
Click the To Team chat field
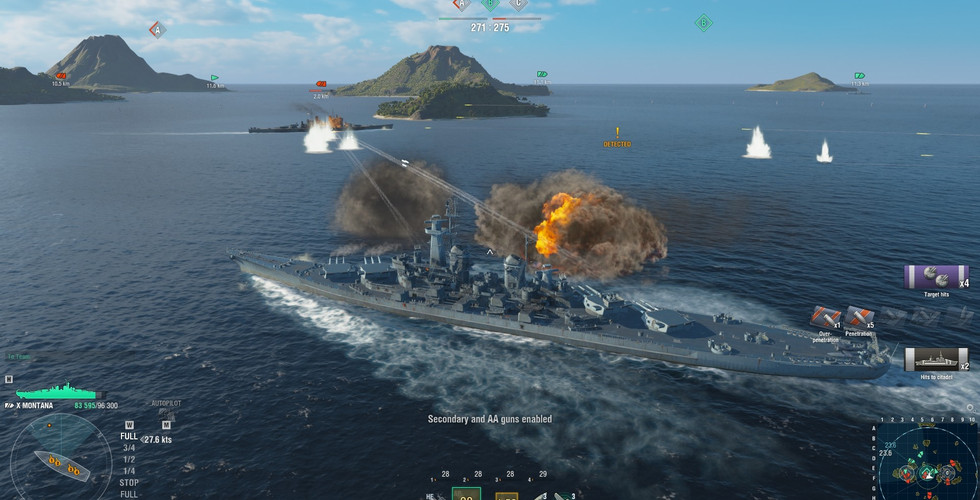coord(20,356)
